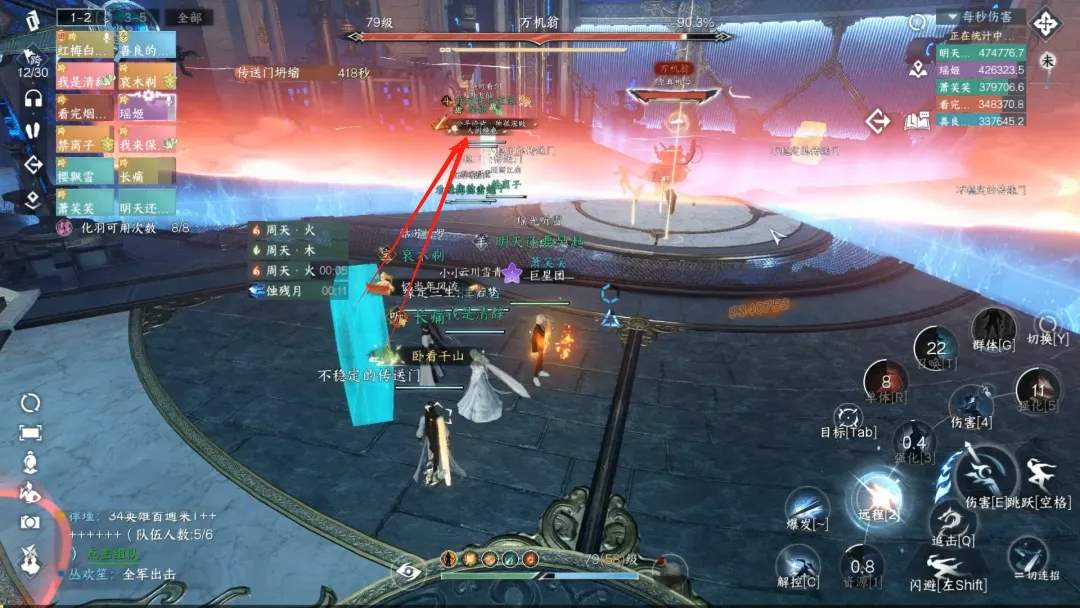Cast the 爆发 burst skill

point(806,506)
